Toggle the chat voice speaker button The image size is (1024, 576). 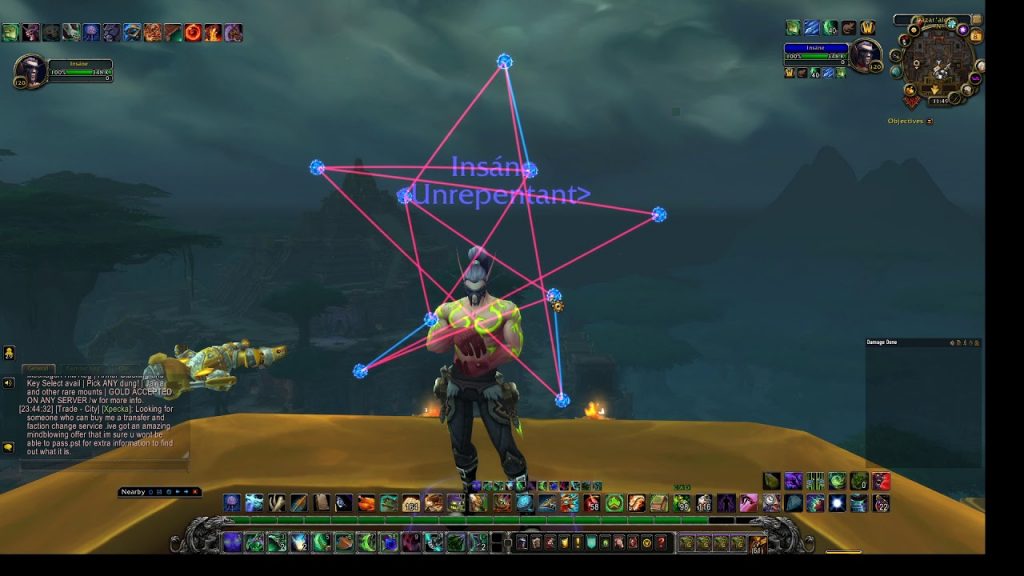[8, 382]
